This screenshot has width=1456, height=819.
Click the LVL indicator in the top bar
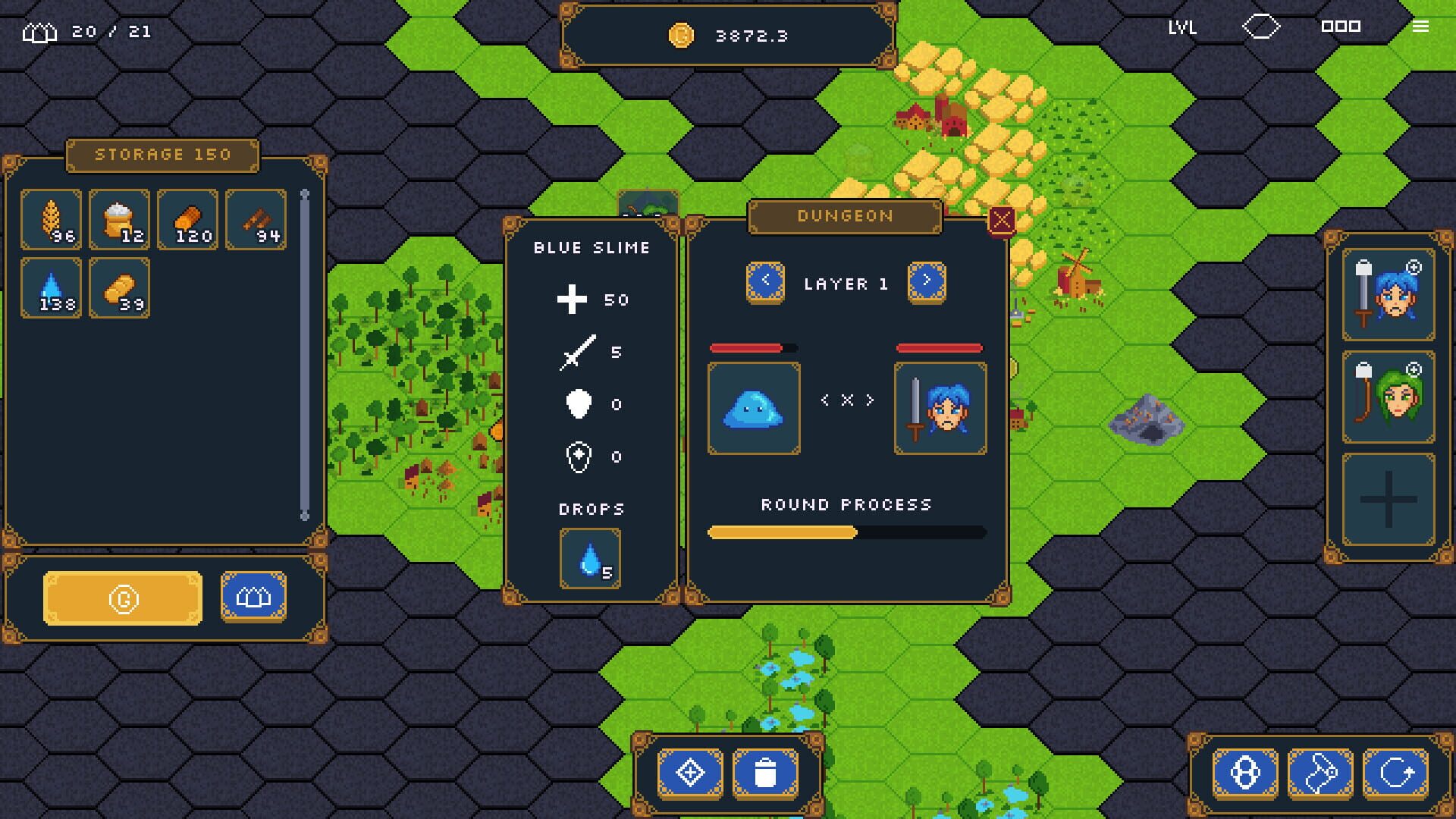pyautogui.click(x=1181, y=29)
